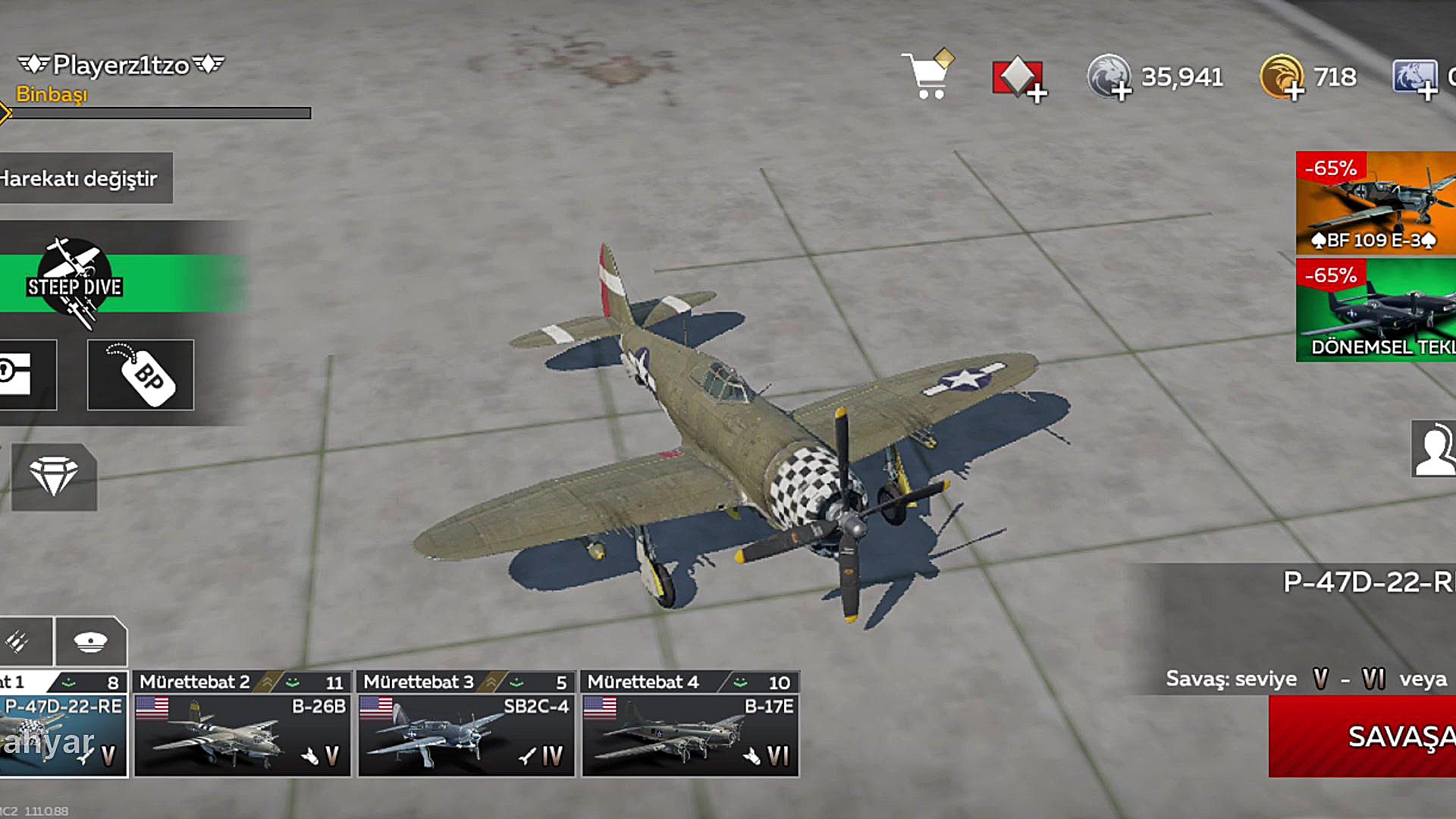Switch to the officer cap crew tab
The image size is (1456, 819).
tap(90, 642)
